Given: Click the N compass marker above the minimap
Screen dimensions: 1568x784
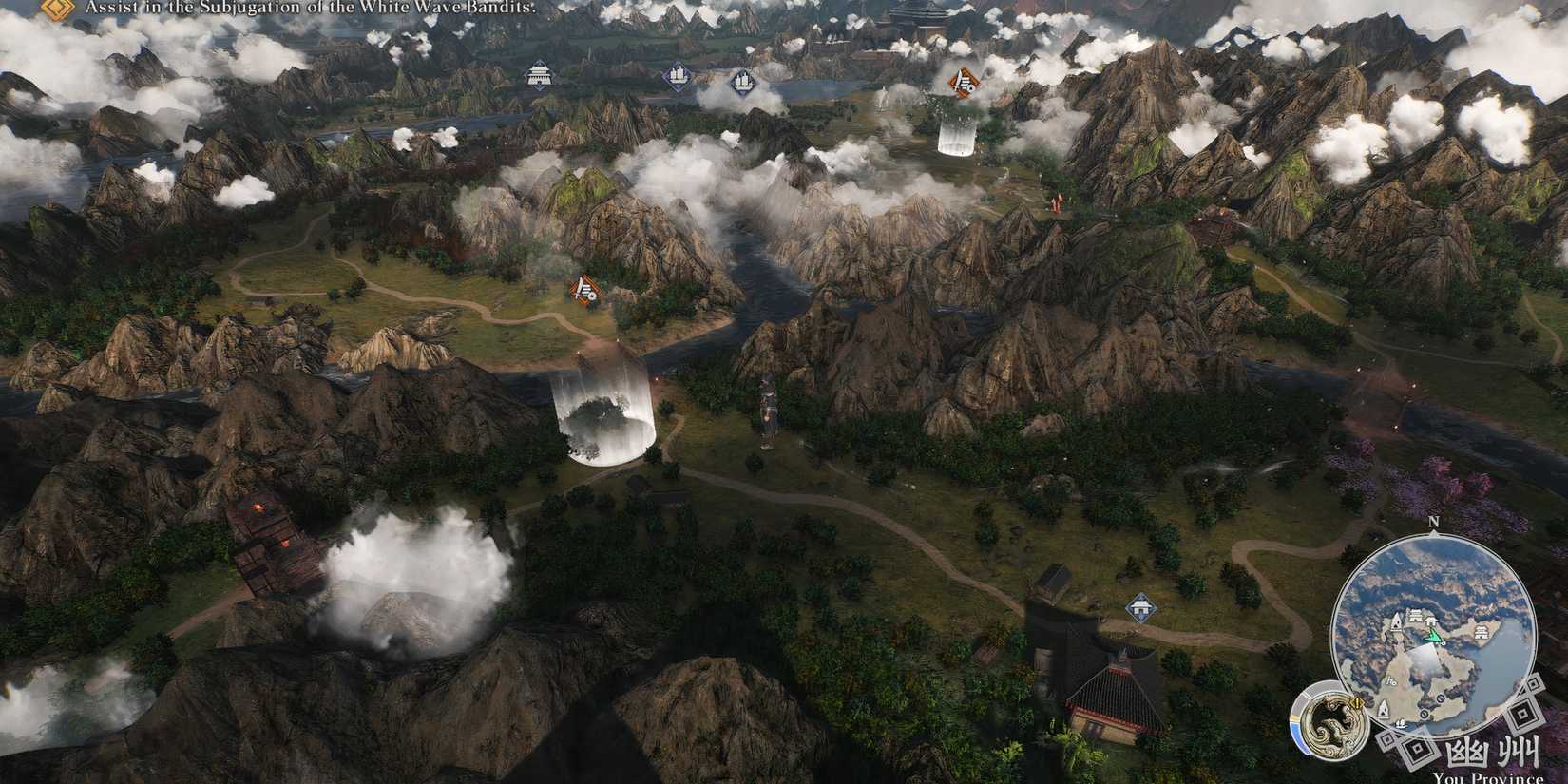Looking at the screenshot, I should (x=1433, y=522).
